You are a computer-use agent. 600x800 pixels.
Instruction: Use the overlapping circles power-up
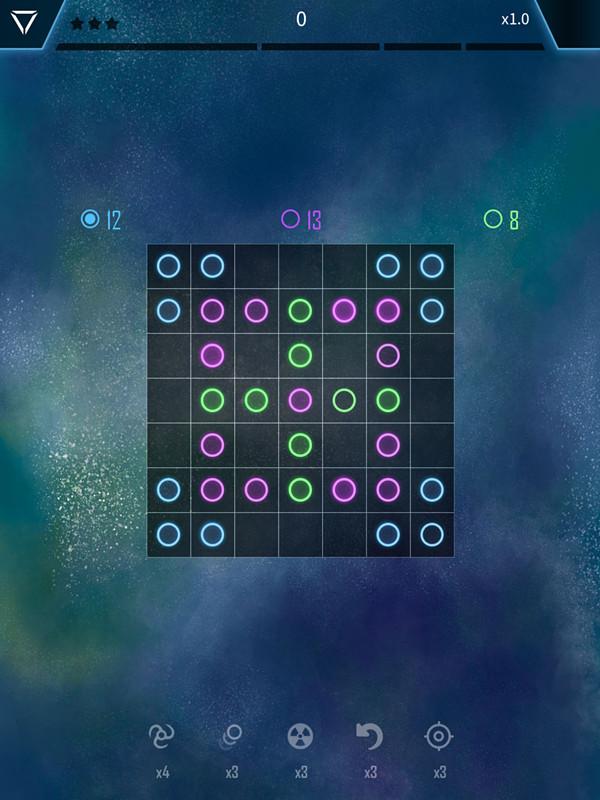231,737
